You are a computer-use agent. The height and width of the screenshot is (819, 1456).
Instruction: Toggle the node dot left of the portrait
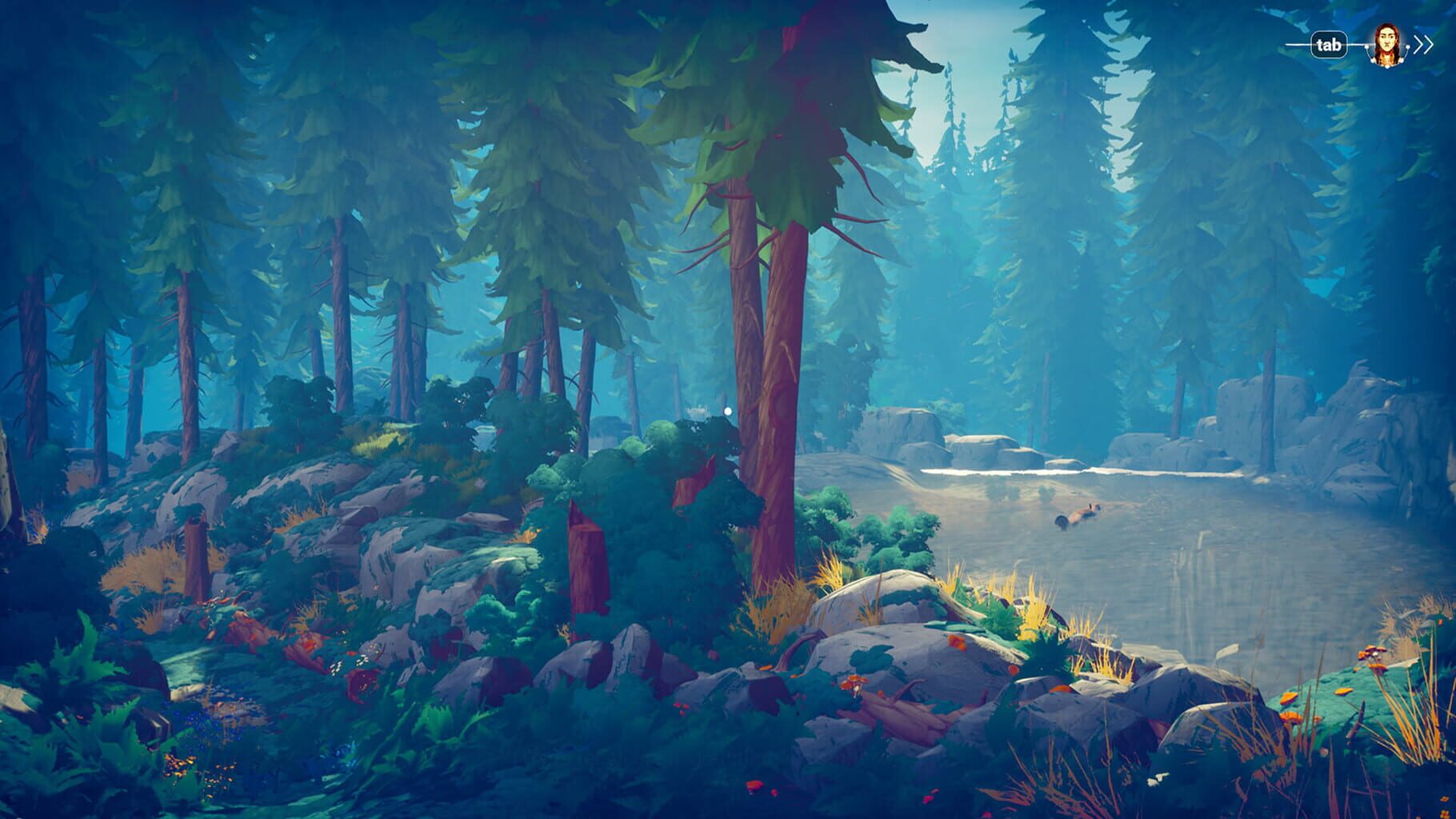pyautogui.click(x=1367, y=47)
